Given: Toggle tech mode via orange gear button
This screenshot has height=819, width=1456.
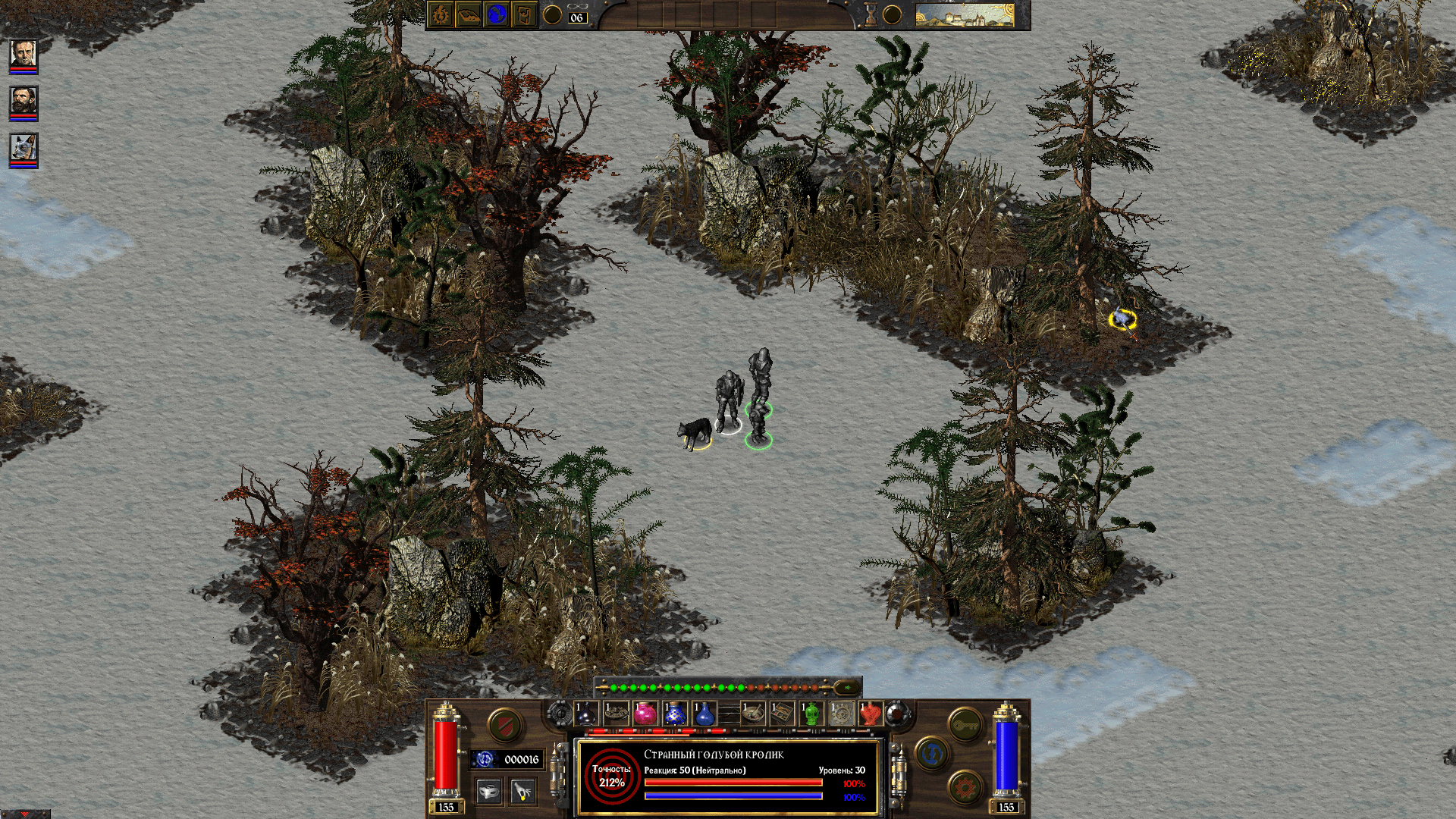Looking at the screenshot, I should [967, 787].
